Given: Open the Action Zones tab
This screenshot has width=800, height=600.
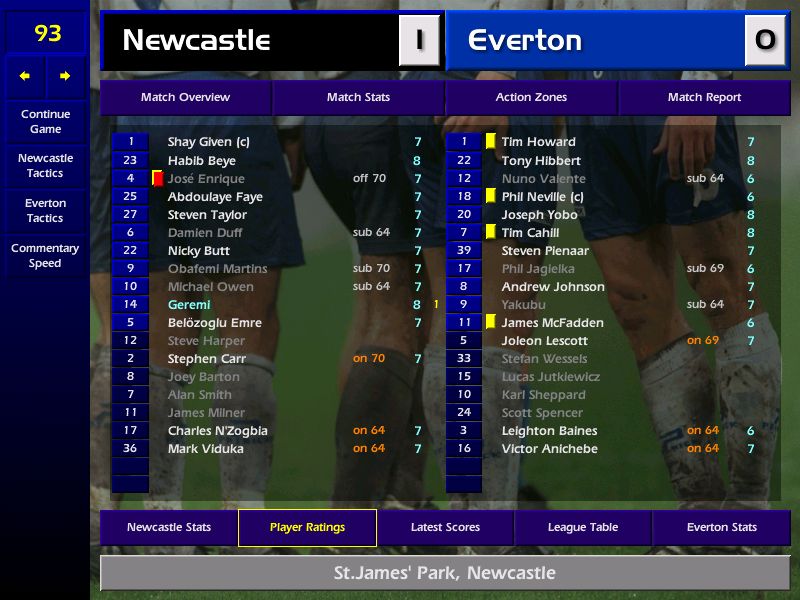Looking at the screenshot, I should [531, 97].
